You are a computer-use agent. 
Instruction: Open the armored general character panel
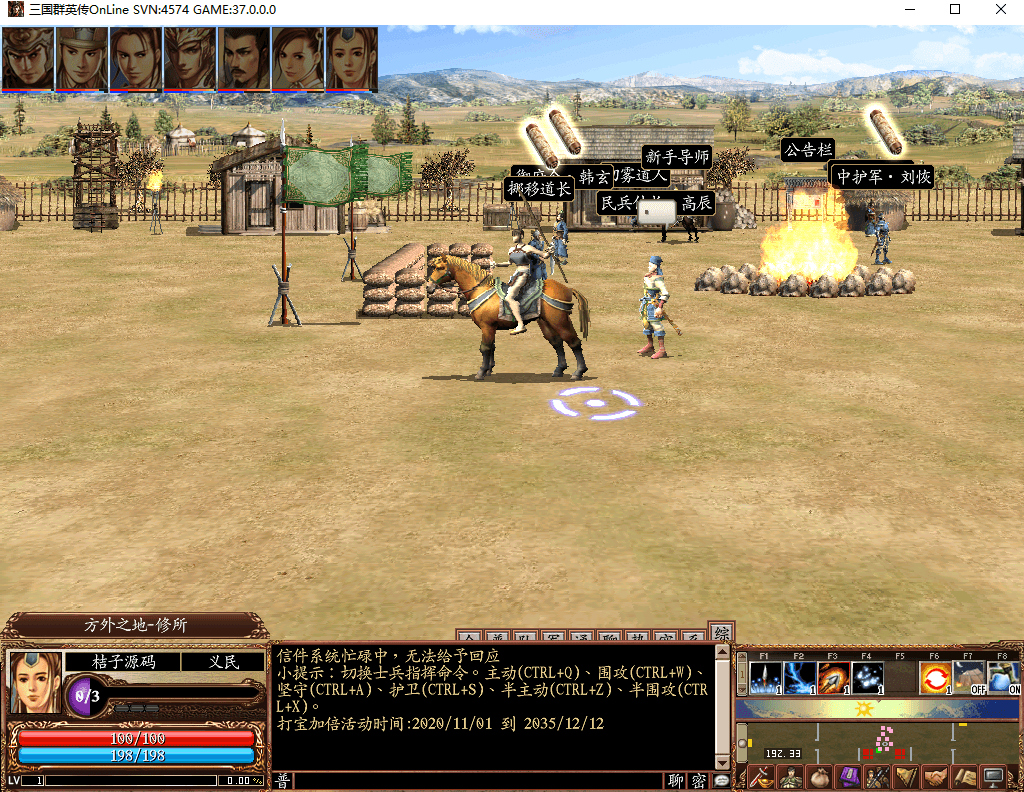click(x=791, y=777)
